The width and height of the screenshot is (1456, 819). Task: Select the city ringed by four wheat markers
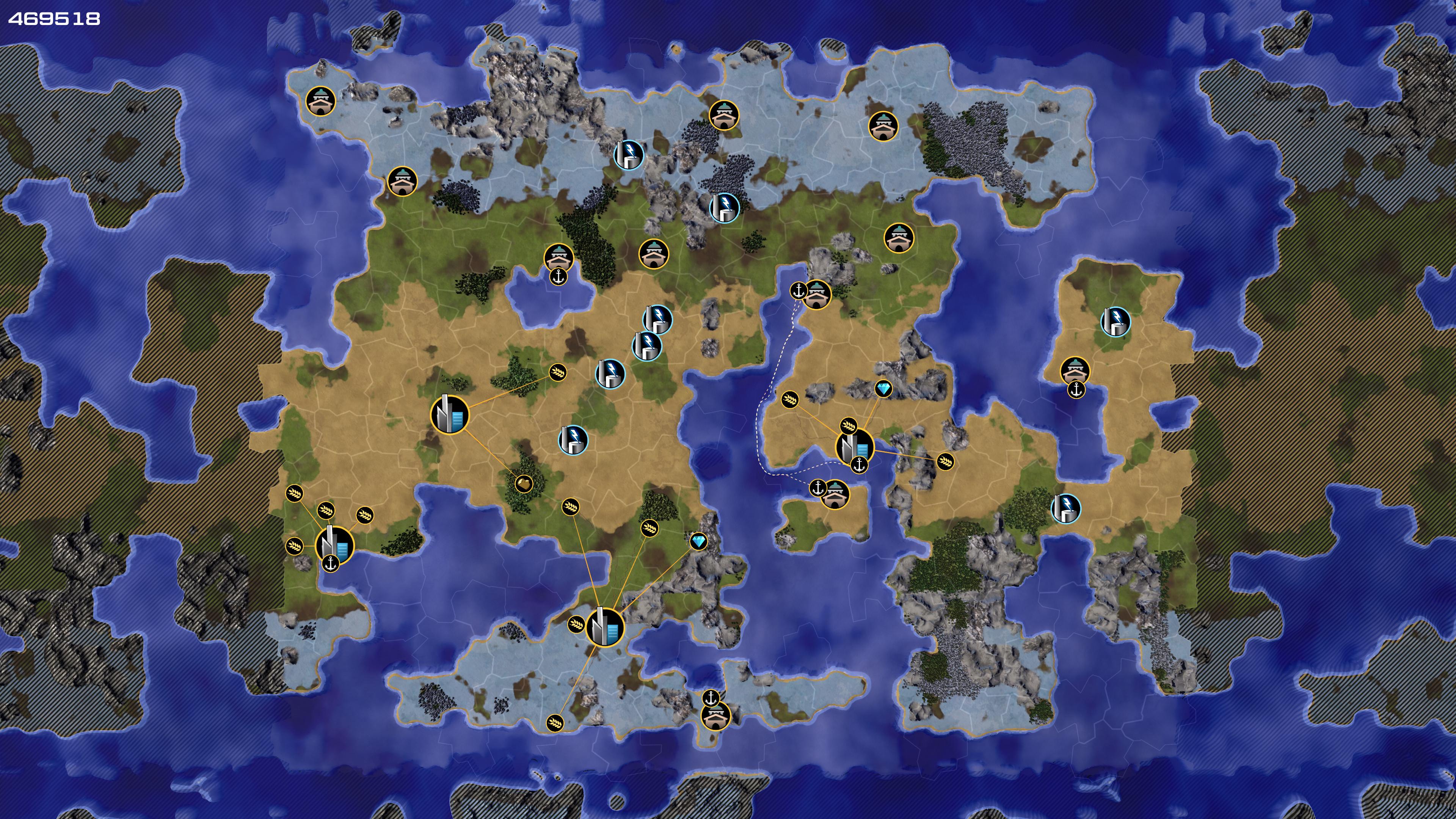(334, 545)
